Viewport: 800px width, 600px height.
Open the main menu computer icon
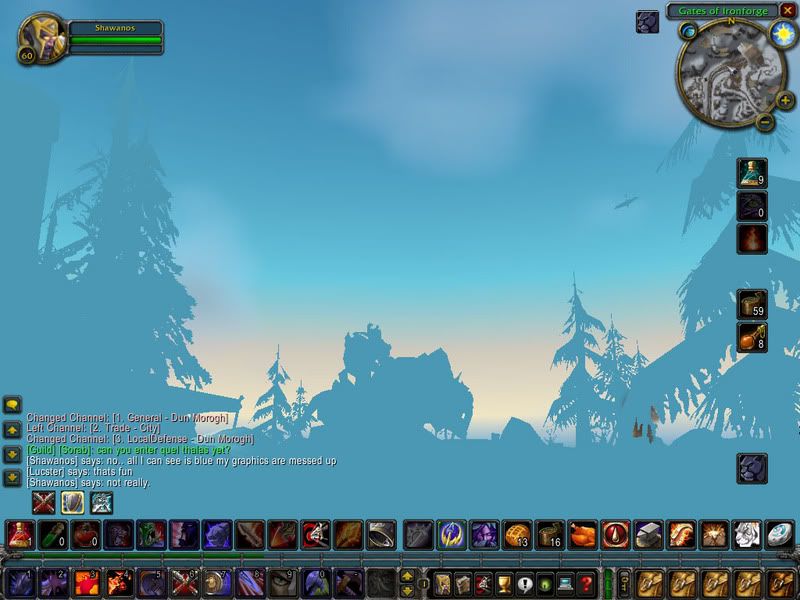[x=566, y=583]
